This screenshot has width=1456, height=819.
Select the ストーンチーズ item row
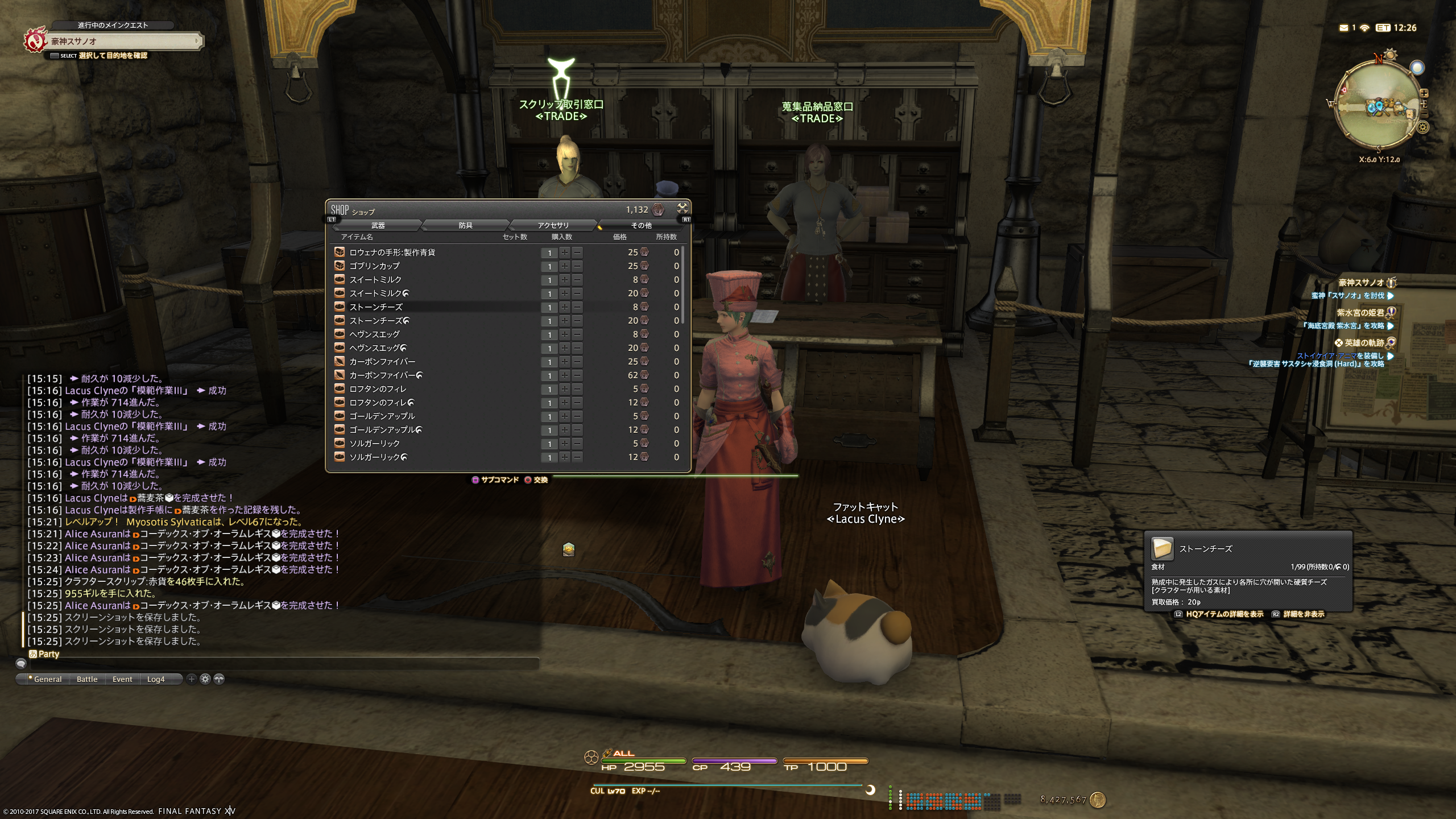pyautogui.click(x=375, y=307)
